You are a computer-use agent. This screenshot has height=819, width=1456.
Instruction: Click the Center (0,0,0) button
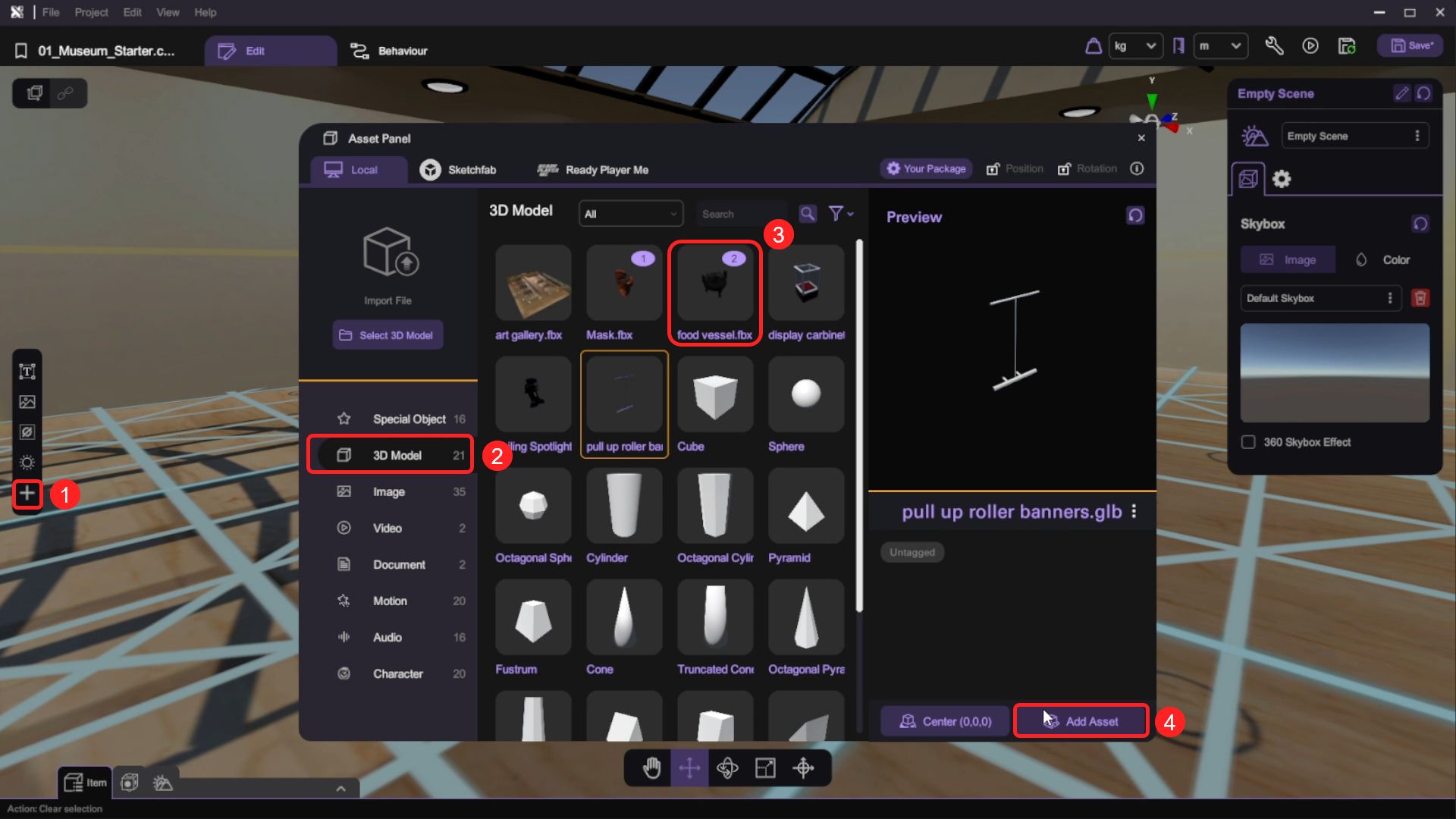click(x=945, y=721)
